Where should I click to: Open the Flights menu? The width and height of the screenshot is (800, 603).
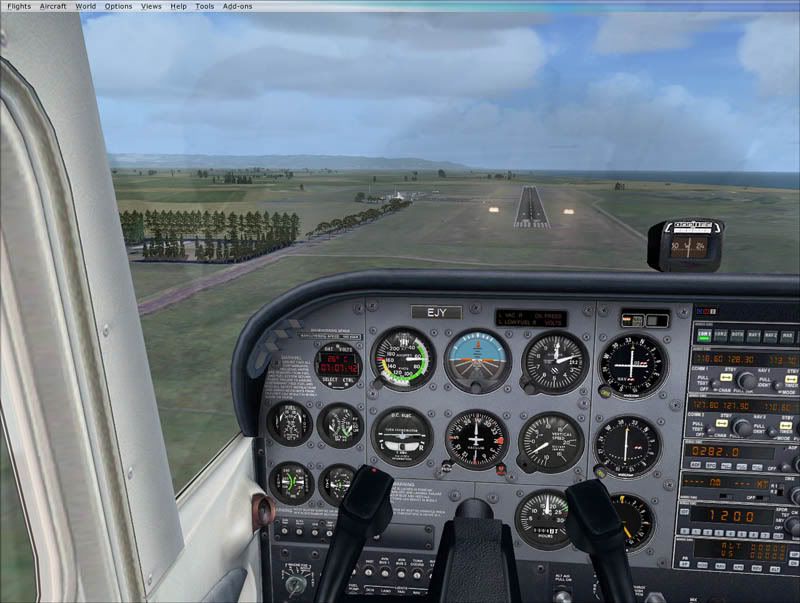click(x=19, y=6)
